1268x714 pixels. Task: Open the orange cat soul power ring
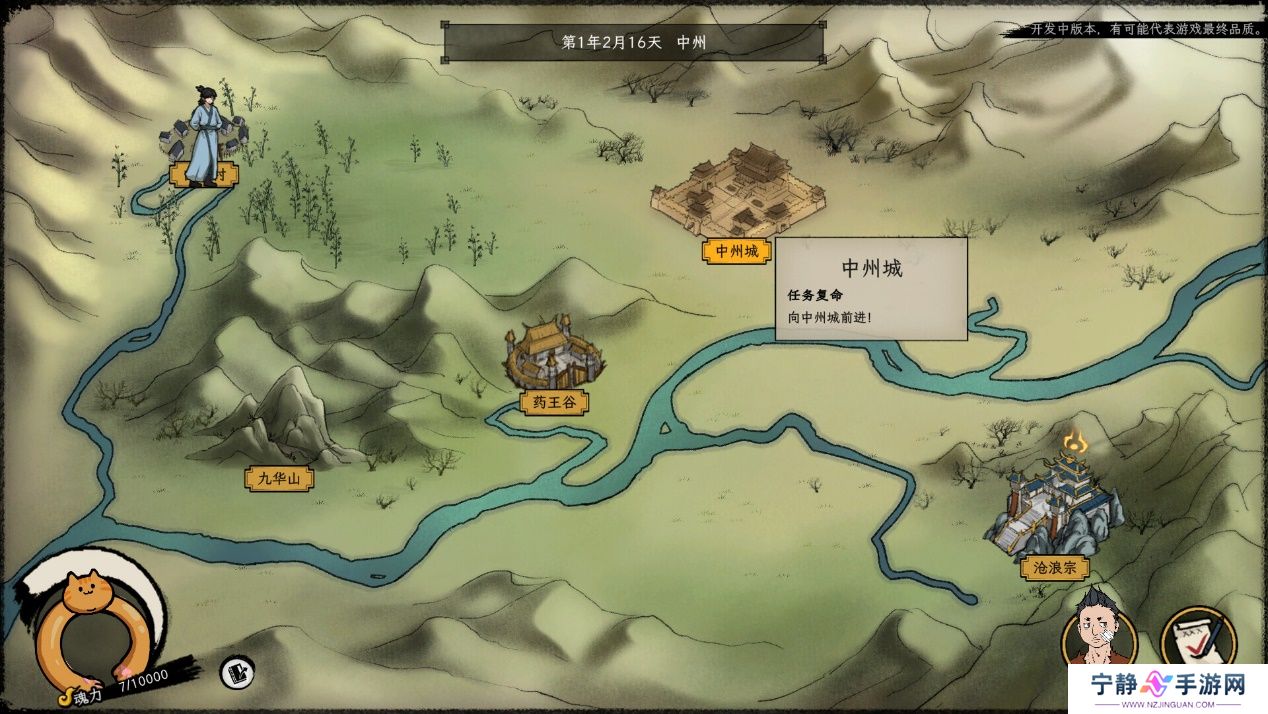pyautogui.click(x=89, y=625)
